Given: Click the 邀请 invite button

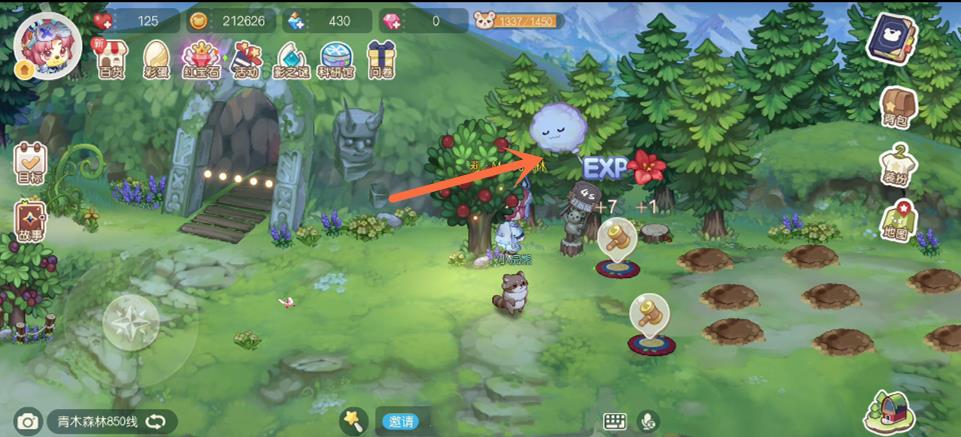Looking at the screenshot, I should click(x=400, y=422).
